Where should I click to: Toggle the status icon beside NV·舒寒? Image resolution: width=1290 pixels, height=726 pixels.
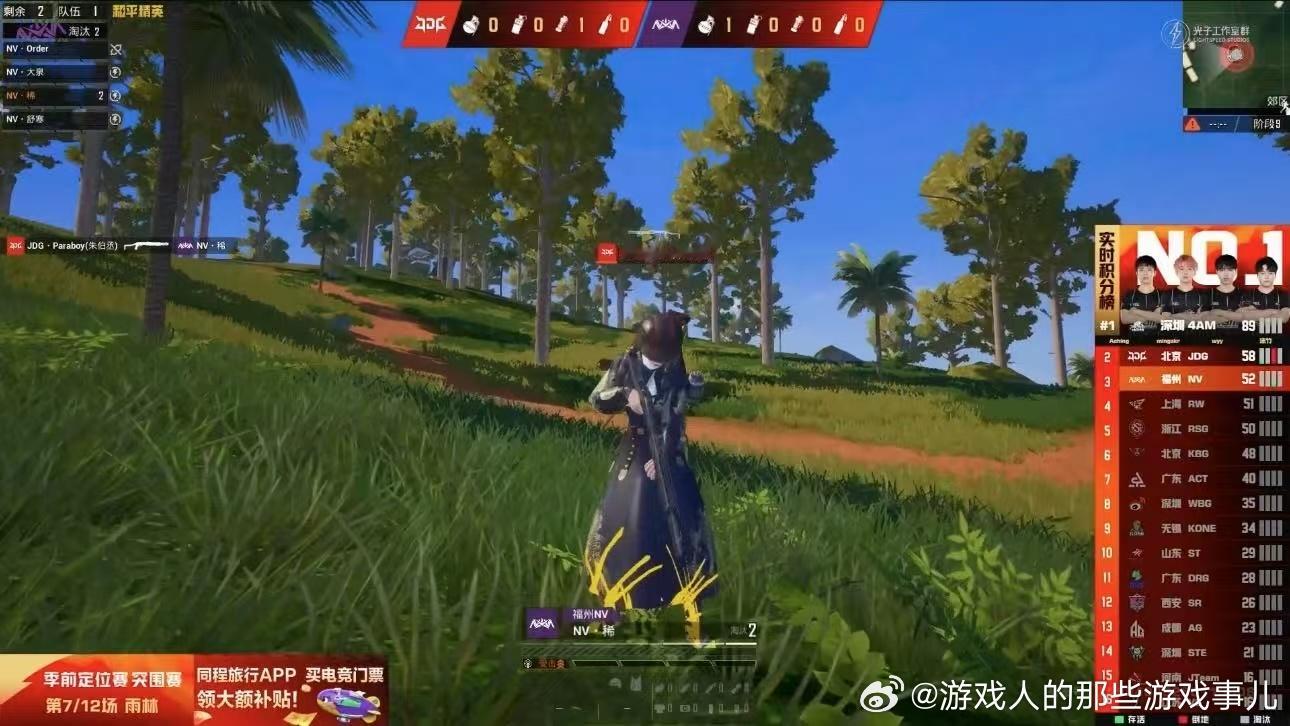click(x=116, y=120)
